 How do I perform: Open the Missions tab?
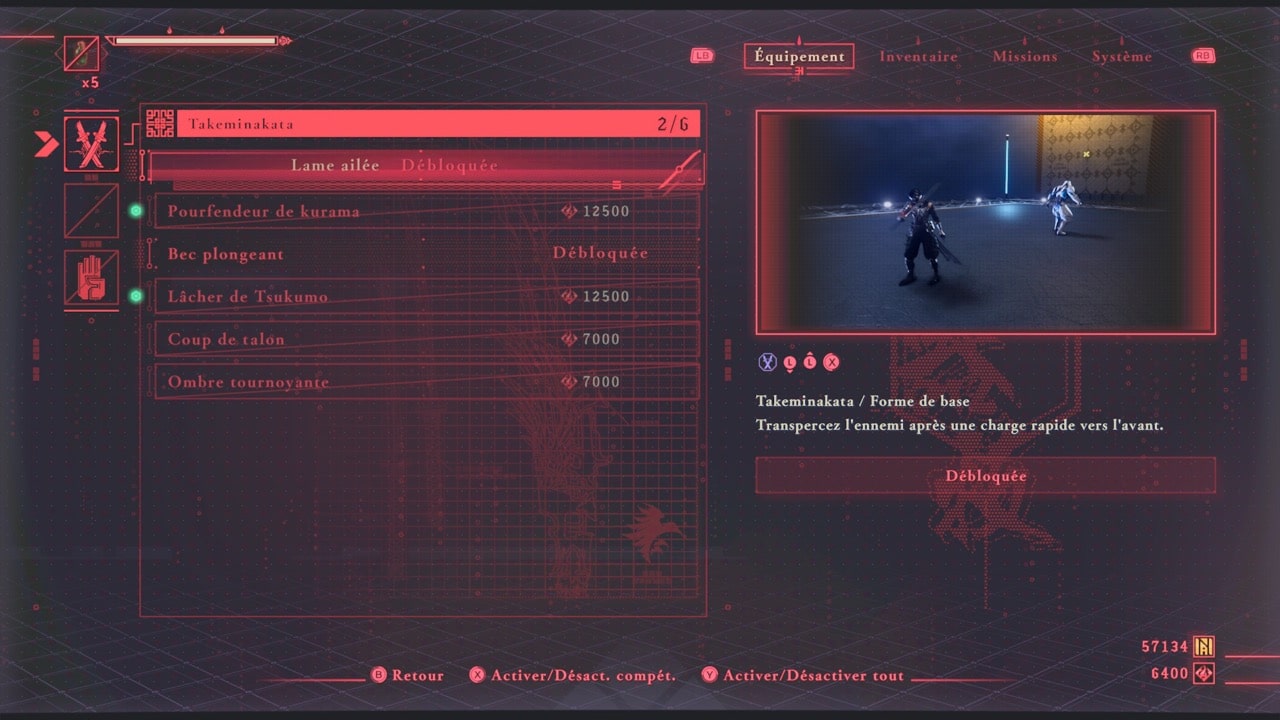1024,57
